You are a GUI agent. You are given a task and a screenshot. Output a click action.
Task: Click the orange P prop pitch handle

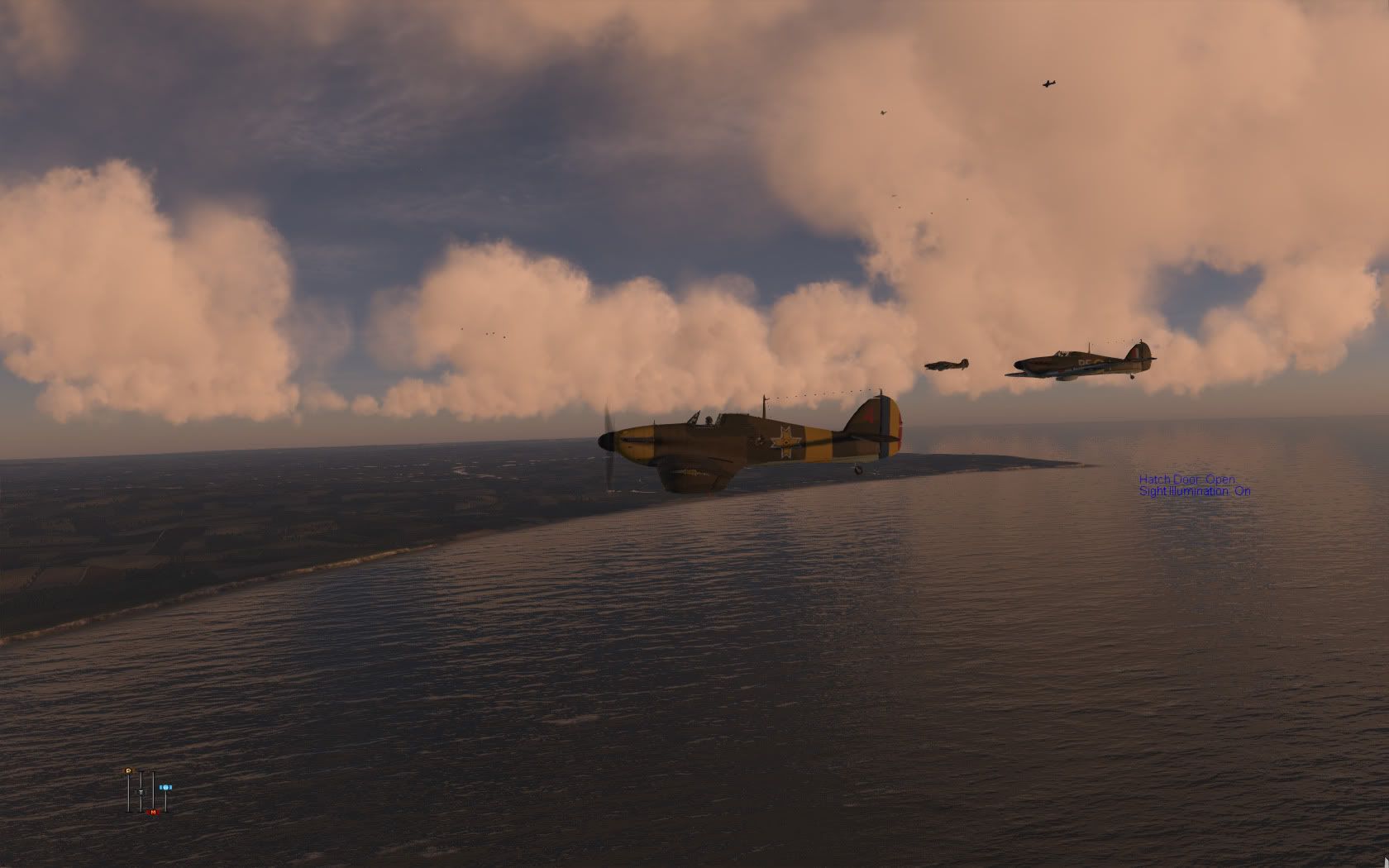pos(129,770)
